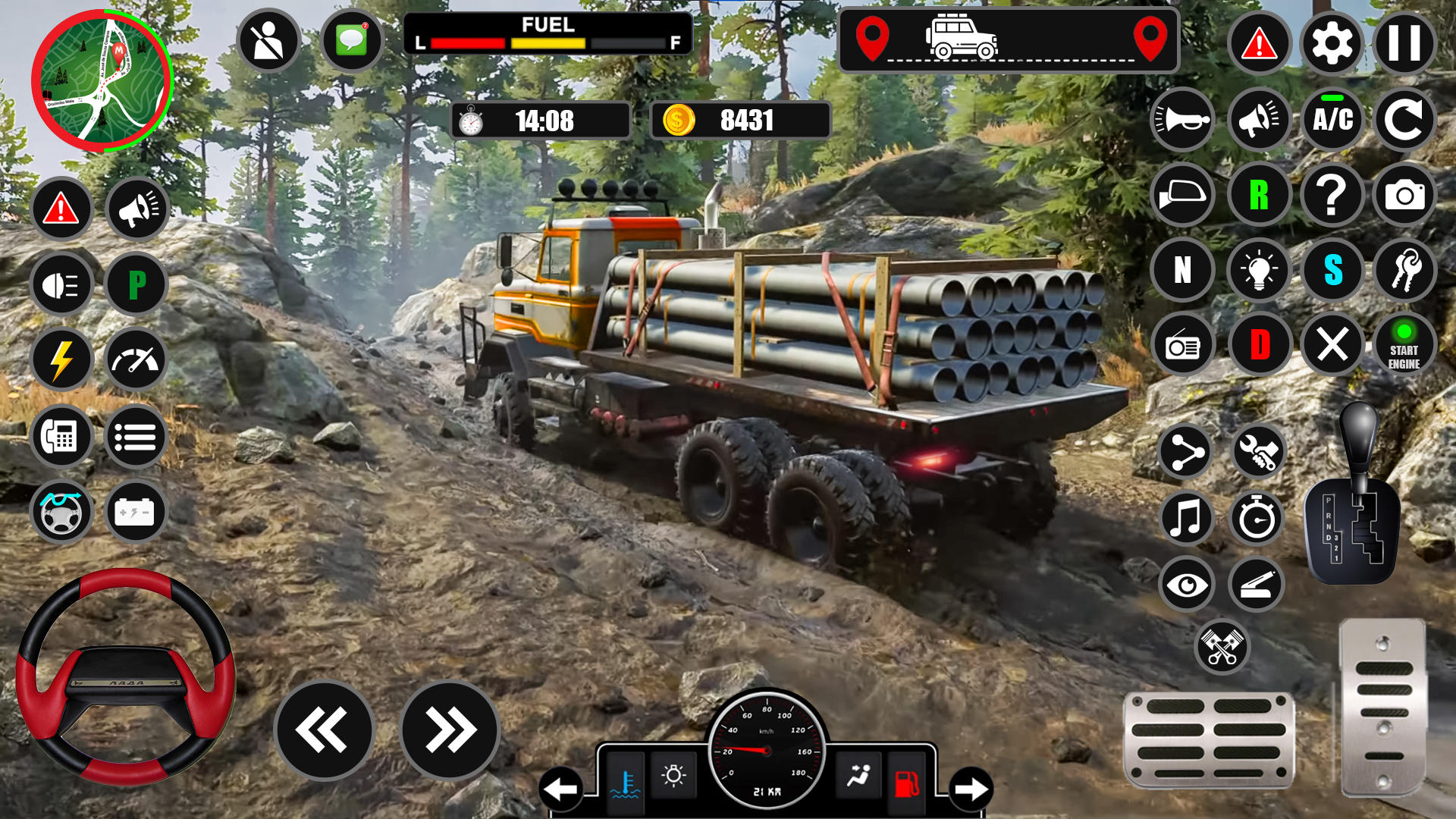This screenshot has height=819, width=1456.
Task: Expand the dashboard with the right arrow
Action: point(972,787)
